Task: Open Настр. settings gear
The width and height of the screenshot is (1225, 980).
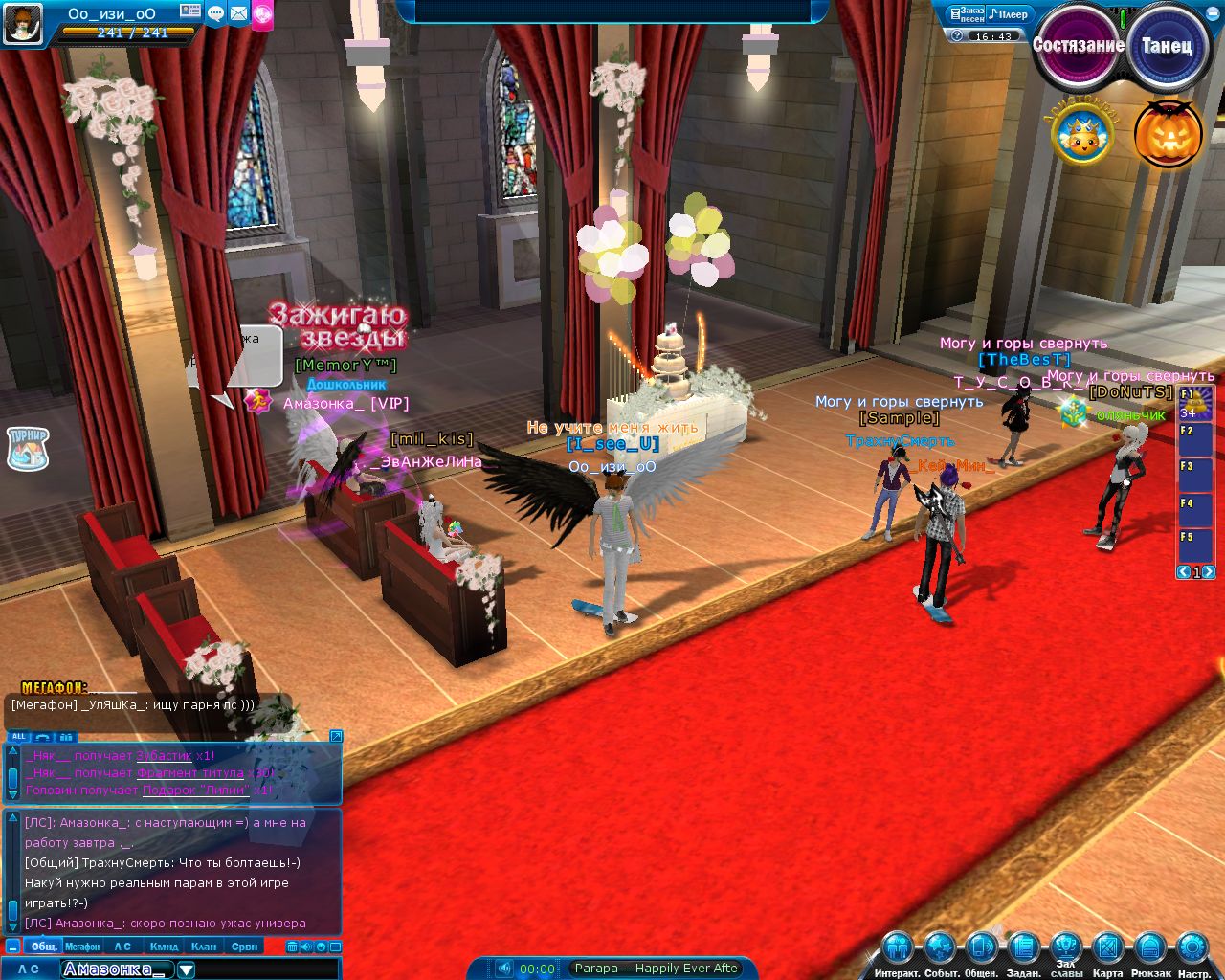Action: tap(1193, 949)
